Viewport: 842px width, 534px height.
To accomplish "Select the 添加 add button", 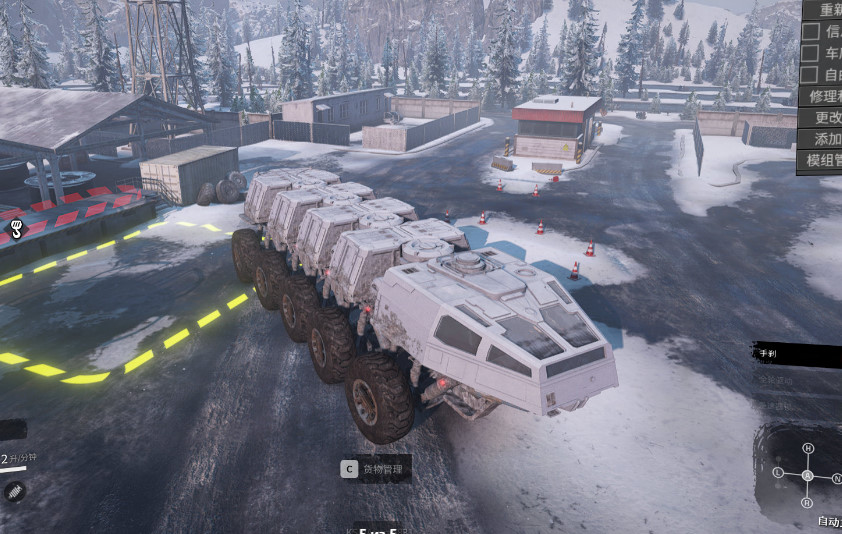I will pyautogui.click(x=822, y=139).
